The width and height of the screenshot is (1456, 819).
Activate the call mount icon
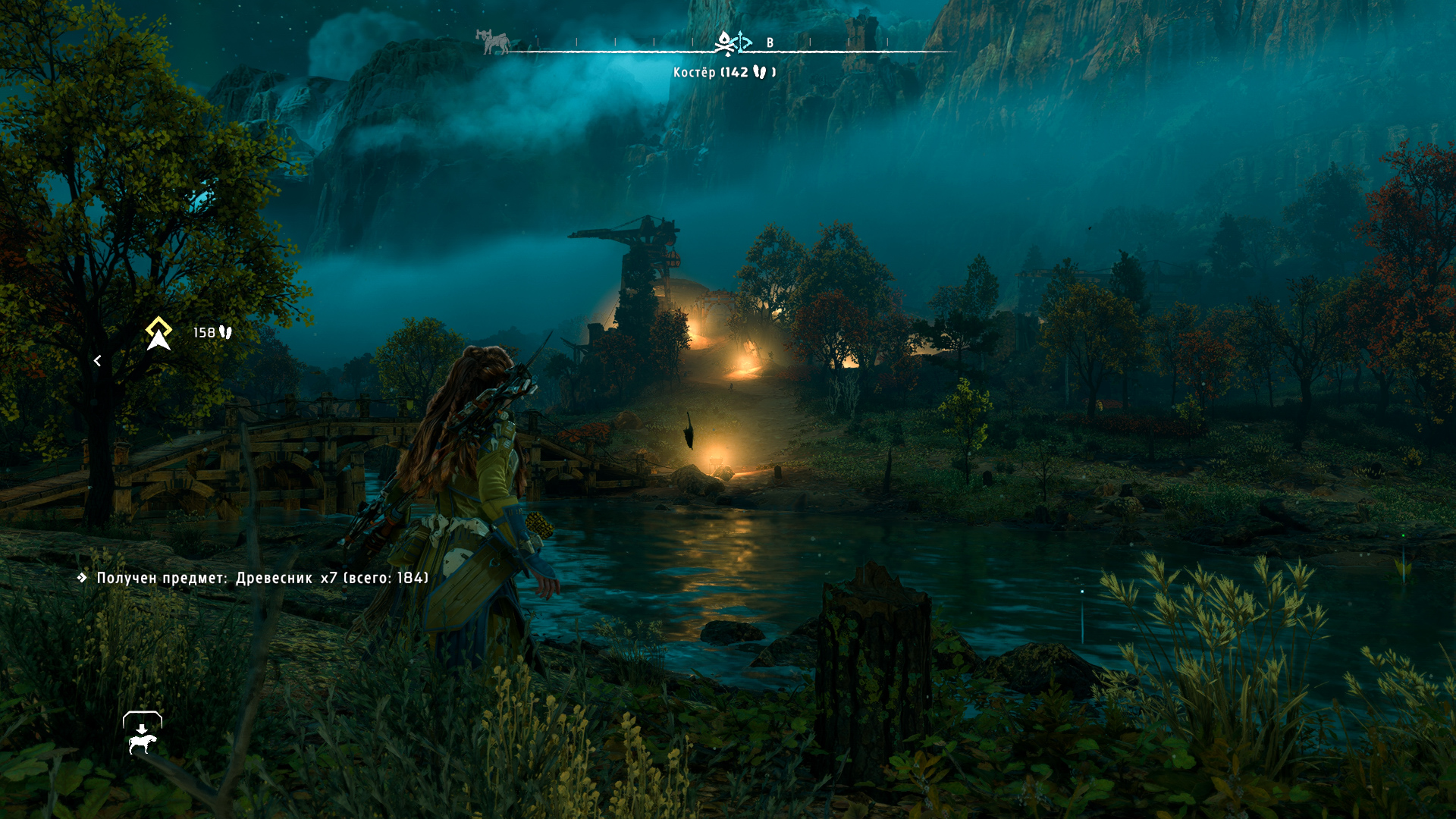(143, 734)
